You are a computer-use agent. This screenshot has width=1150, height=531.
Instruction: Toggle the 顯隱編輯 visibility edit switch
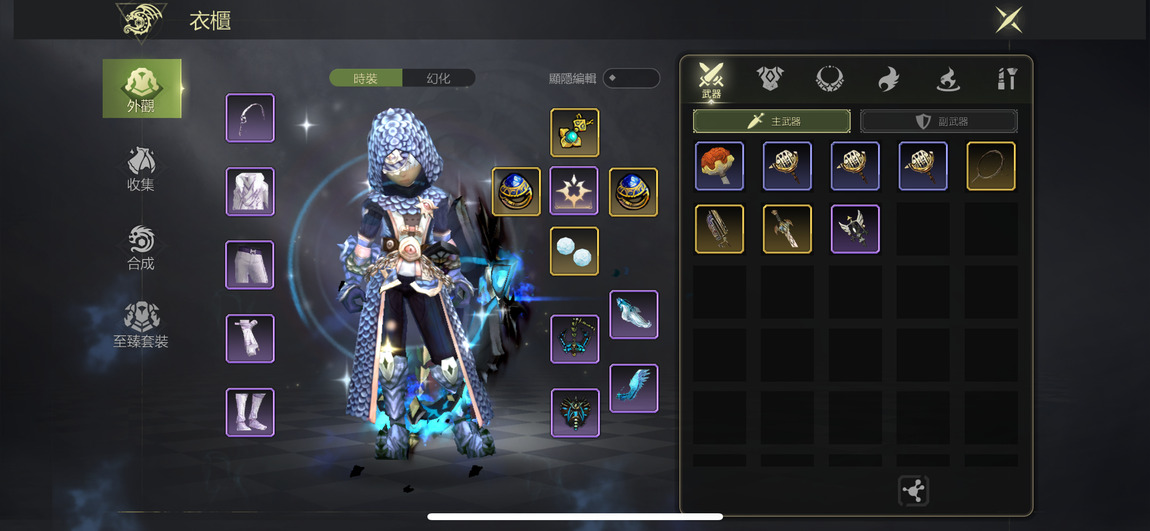[x=631, y=78]
